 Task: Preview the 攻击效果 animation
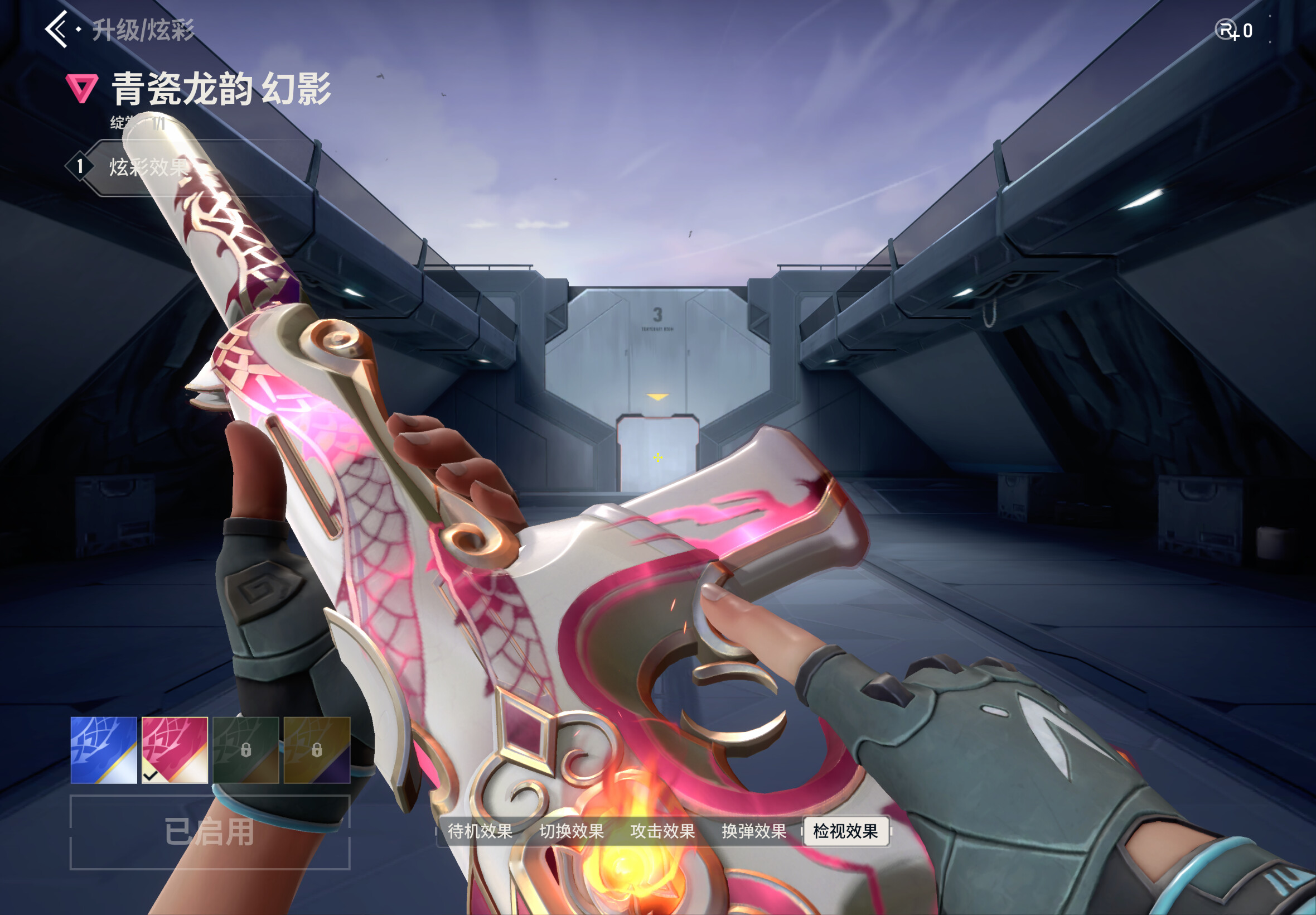pos(662,831)
